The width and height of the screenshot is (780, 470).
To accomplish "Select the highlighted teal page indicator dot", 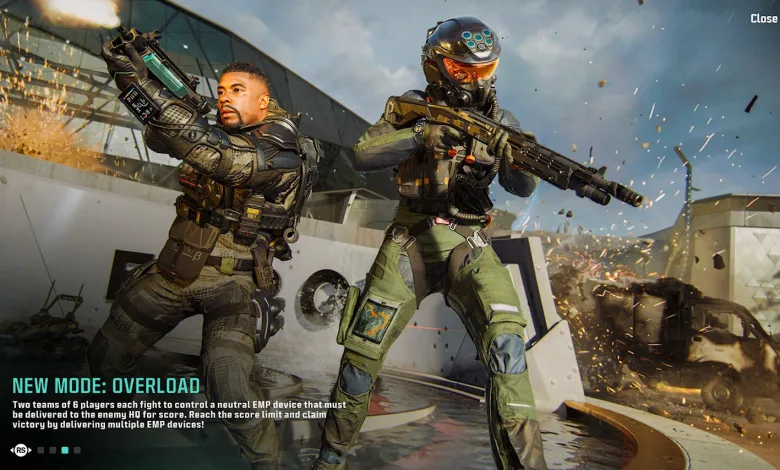I will pyautogui.click(x=65, y=450).
